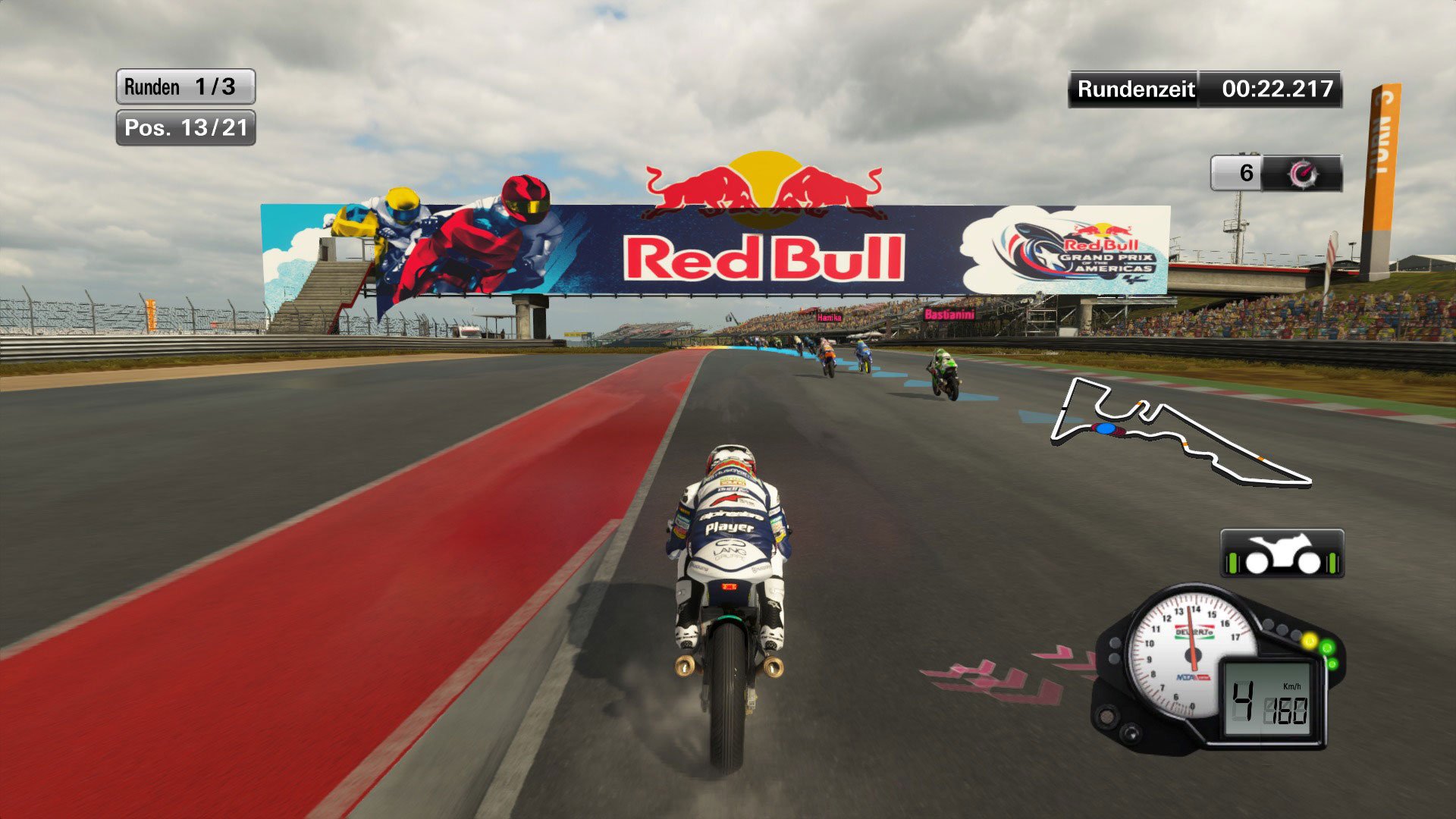Expand the Pos. 13/21 standings panel

point(186,129)
